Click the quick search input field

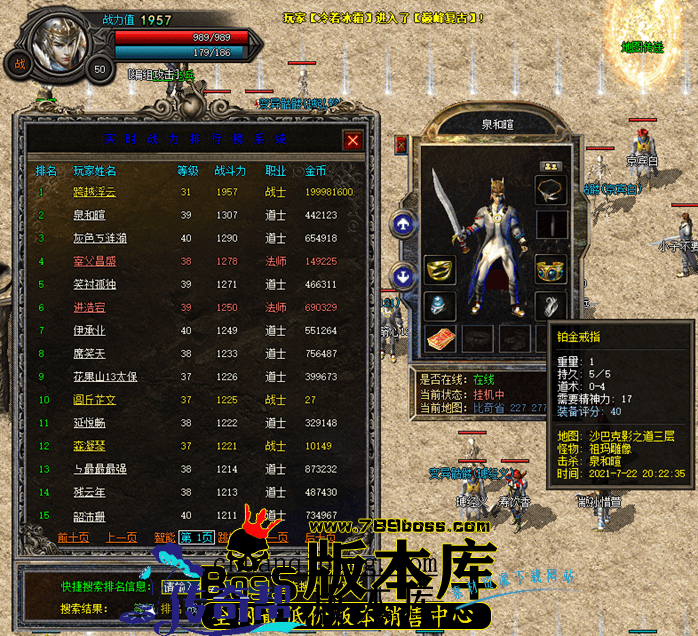click(185, 587)
